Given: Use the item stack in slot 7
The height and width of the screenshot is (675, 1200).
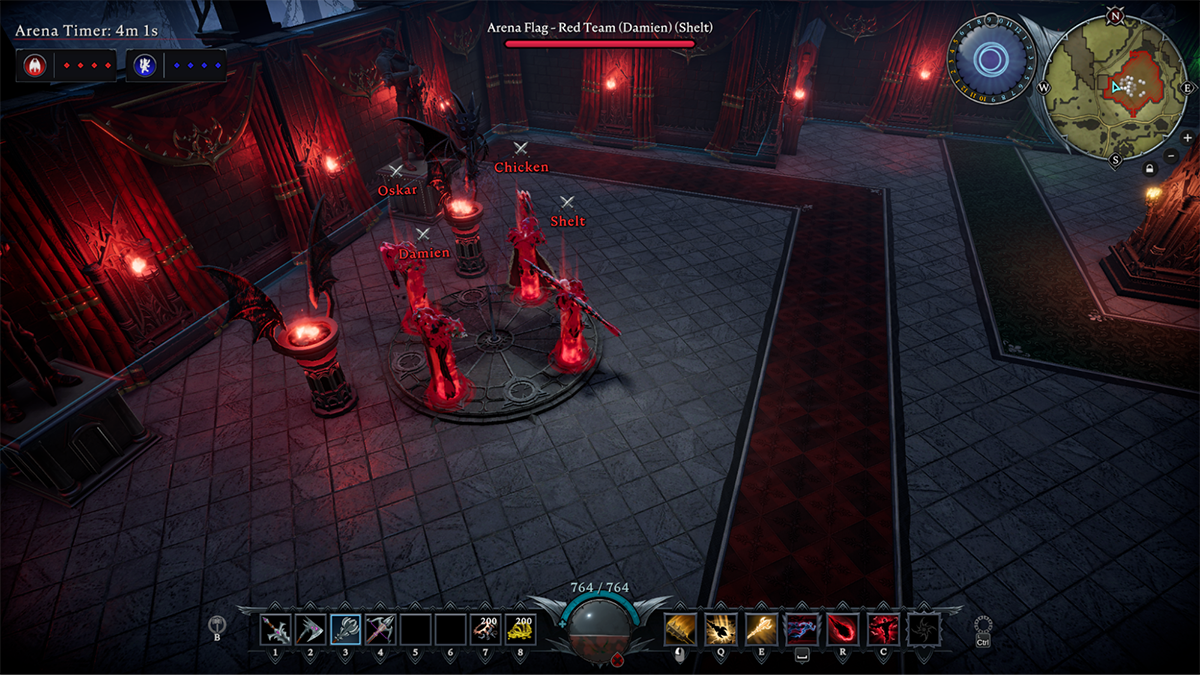Looking at the screenshot, I should 486,629.
